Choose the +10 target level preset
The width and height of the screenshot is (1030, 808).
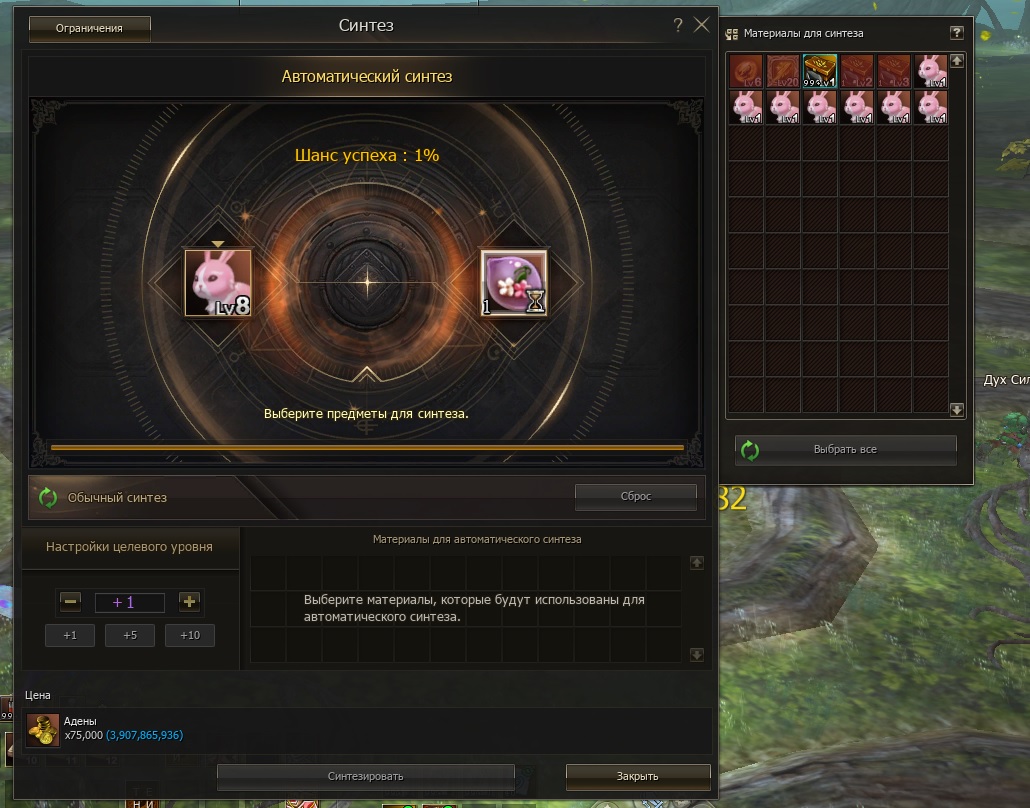coord(190,635)
